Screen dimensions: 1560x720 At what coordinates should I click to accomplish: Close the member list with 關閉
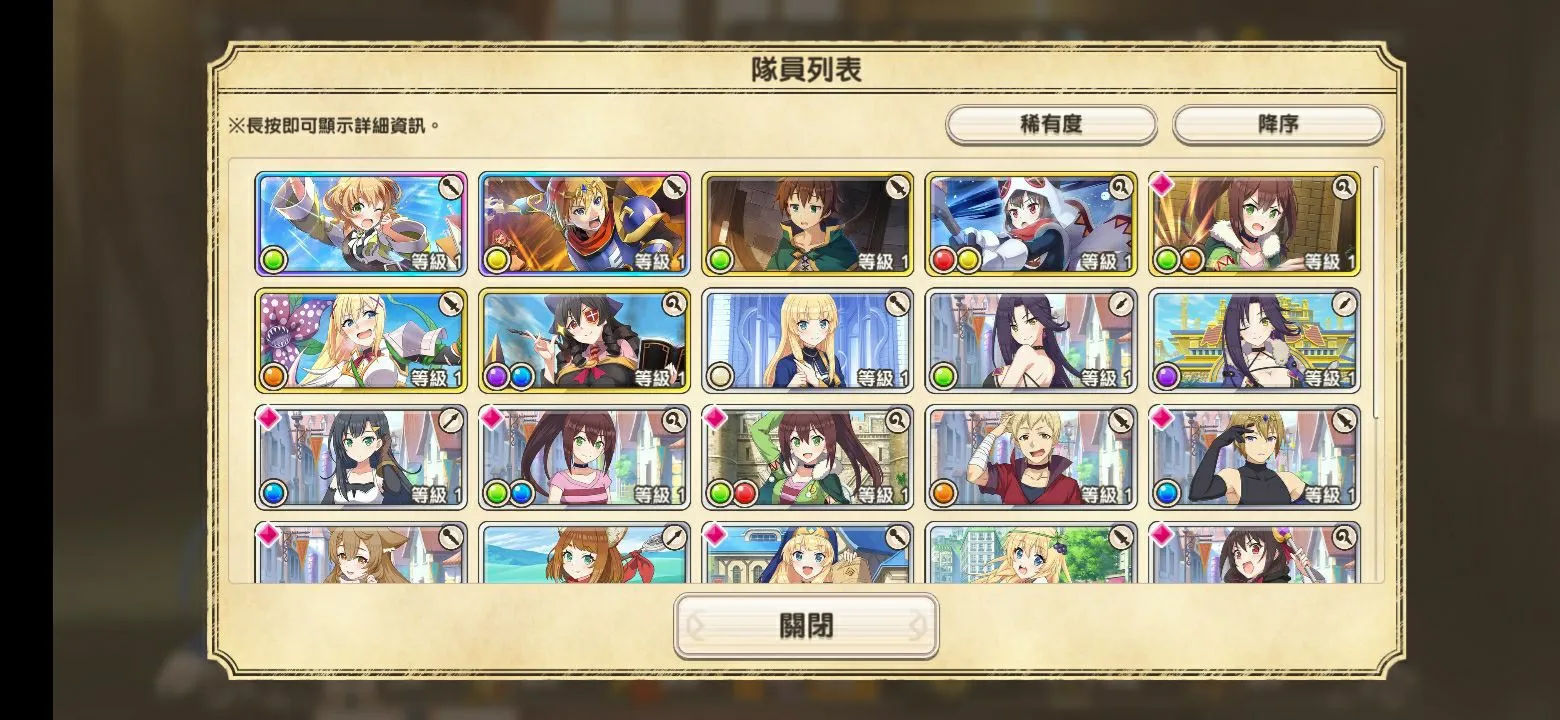[x=806, y=626]
